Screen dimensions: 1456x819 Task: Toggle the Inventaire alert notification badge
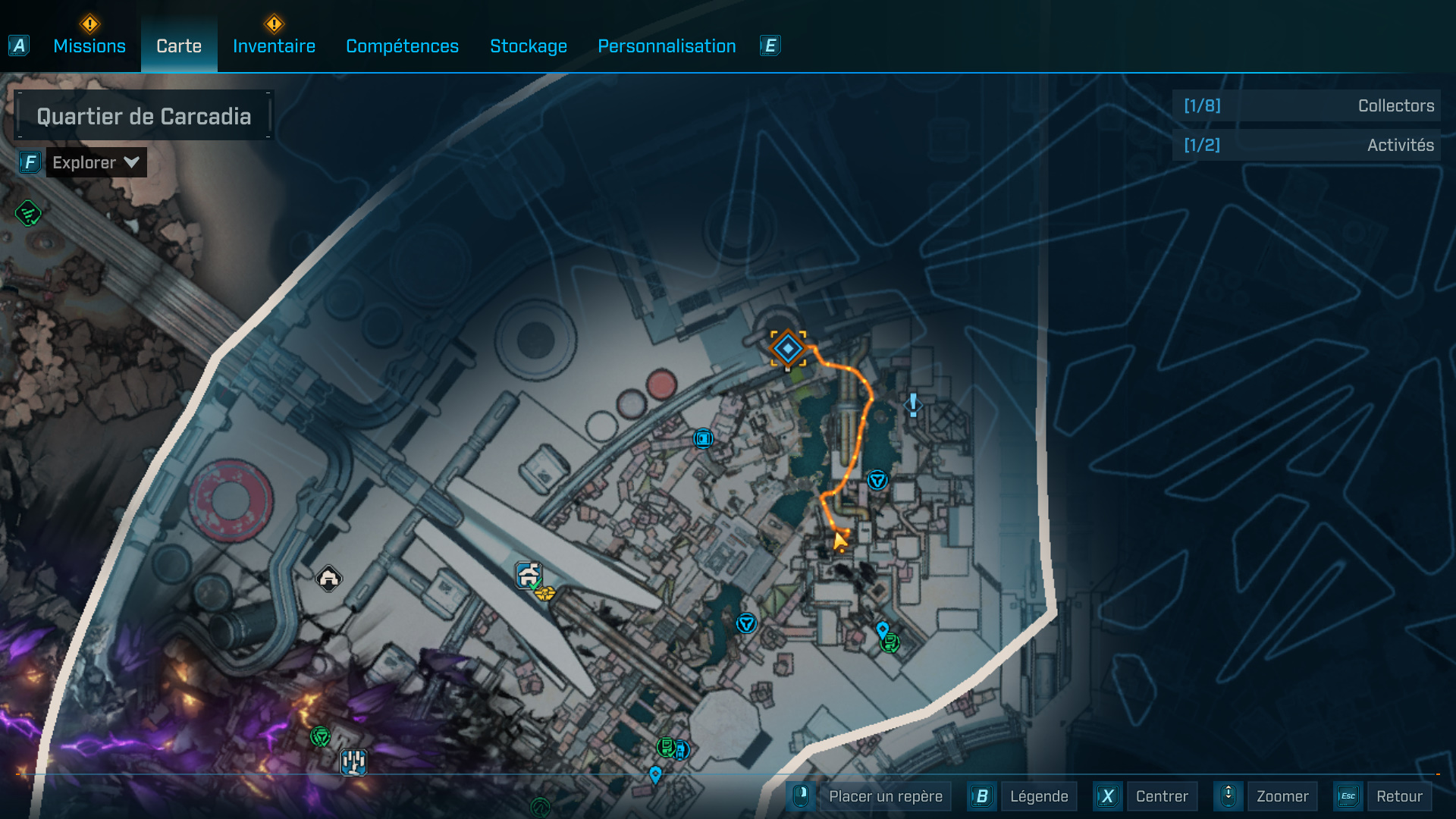pos(275,24)
